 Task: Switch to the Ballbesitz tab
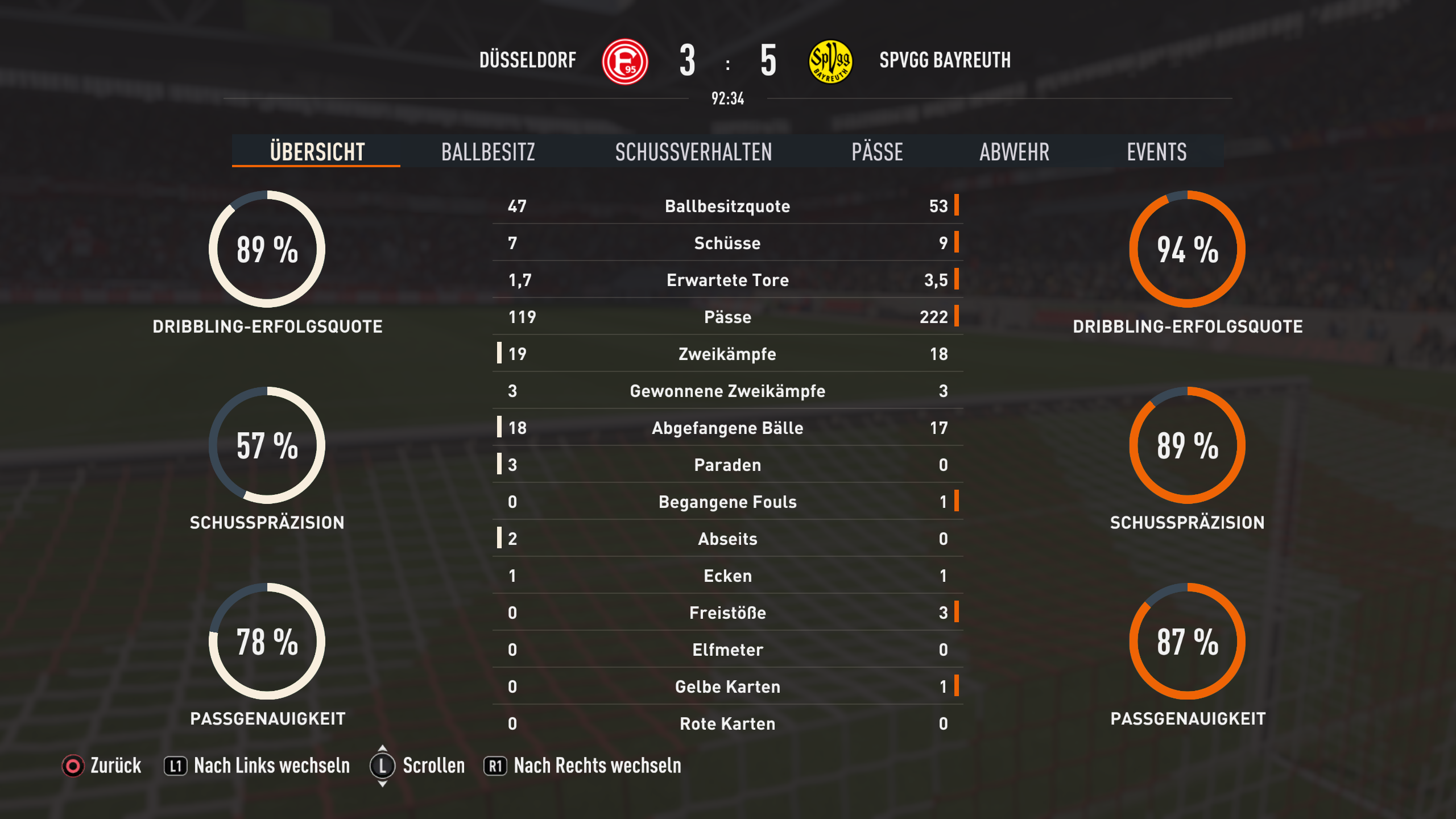pos(488,152)
